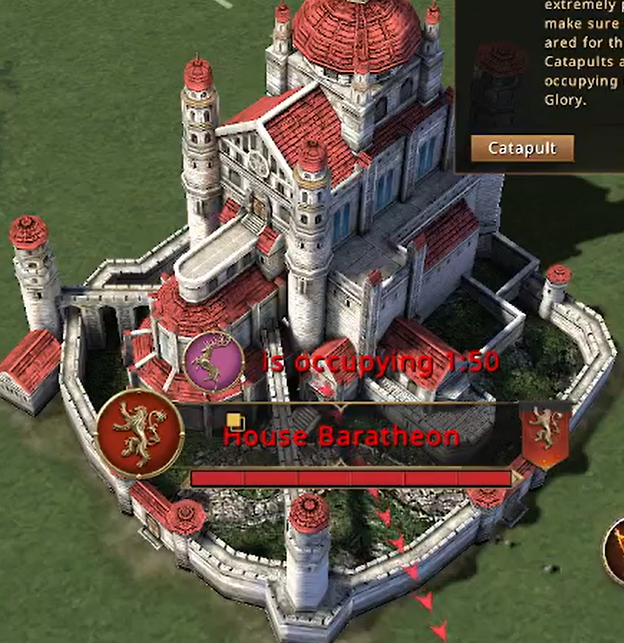Click the small square icon beside House Baratheon
Screen dimensions: 624x643
(233, 421)
